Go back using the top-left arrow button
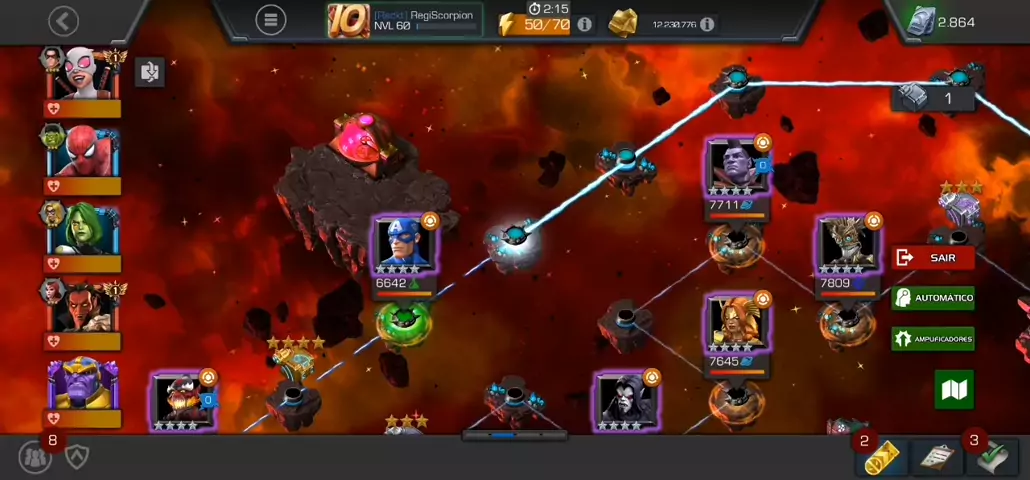 pos(63,21)
